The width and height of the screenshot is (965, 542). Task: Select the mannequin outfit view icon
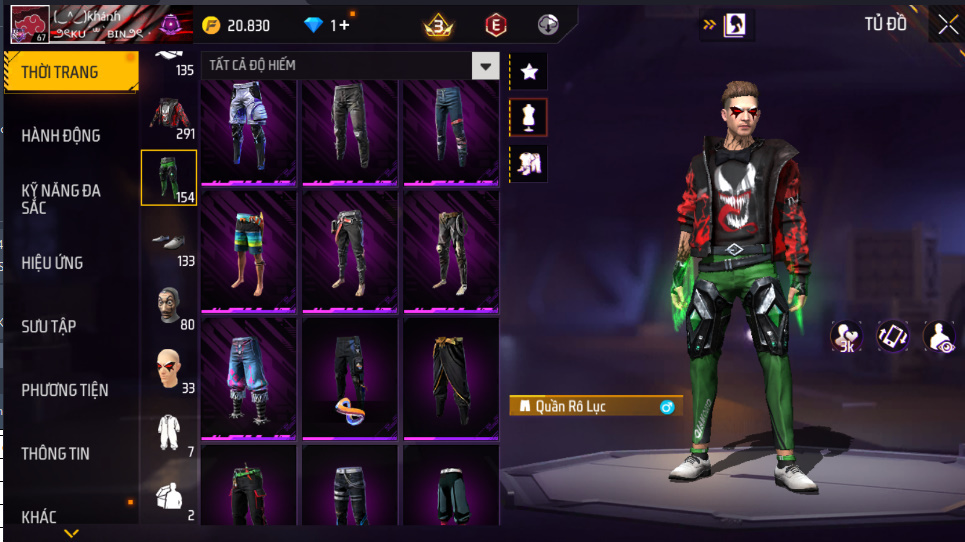coord(529,117)
